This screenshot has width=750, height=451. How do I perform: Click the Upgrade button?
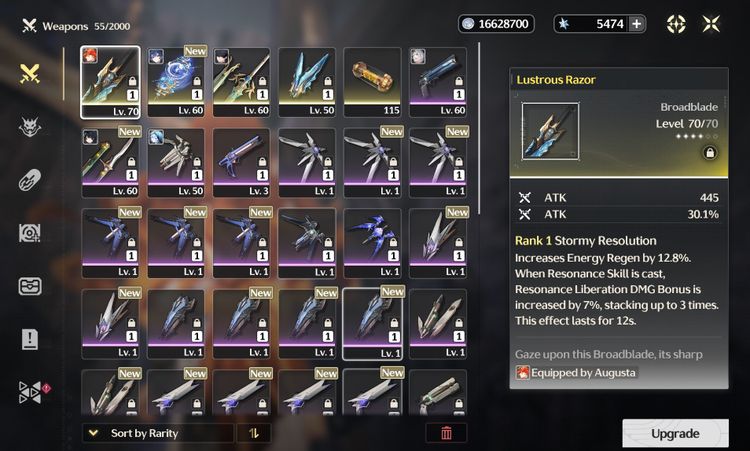(675, 433)
